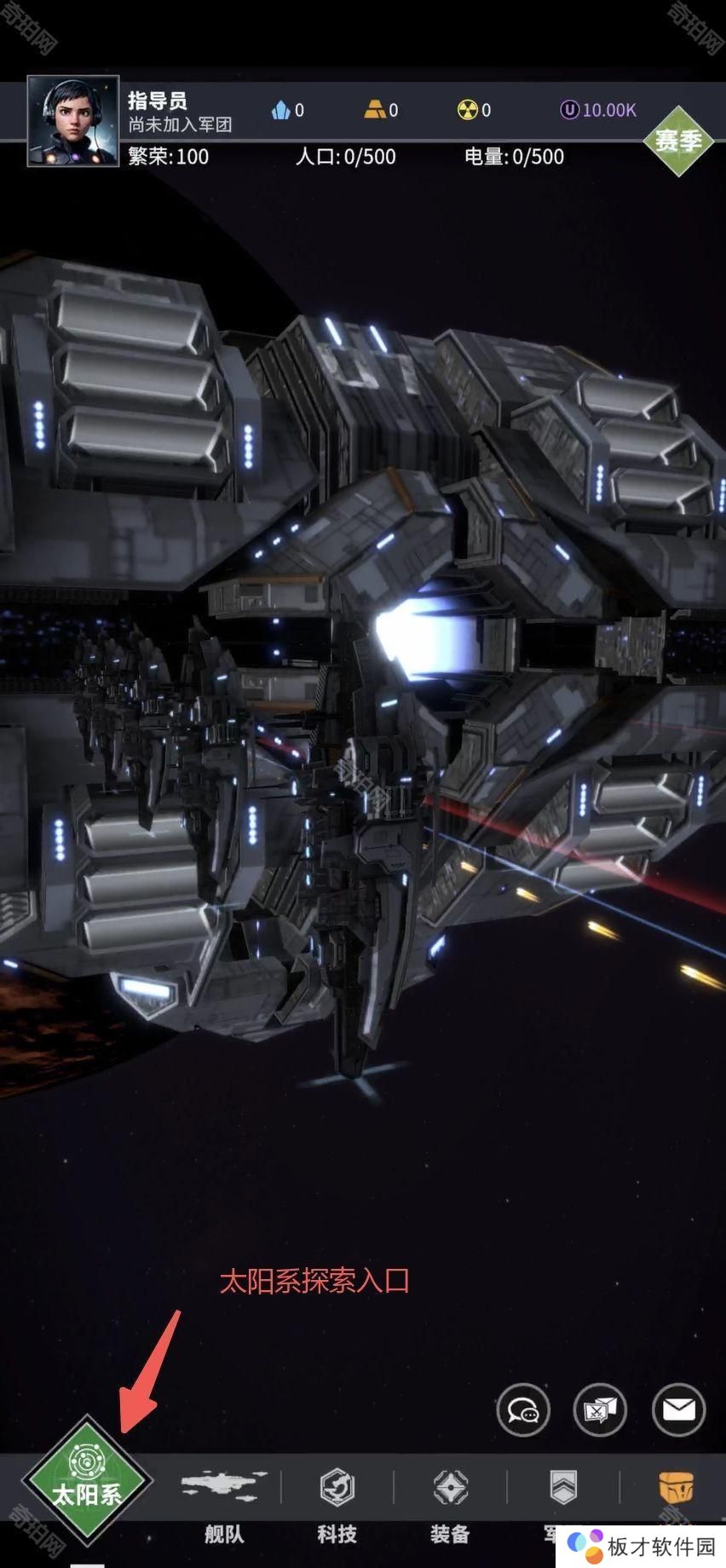Screen dimensions: 726x1568
Task: View the commander avatar portrait
Action: click(73, 121)
